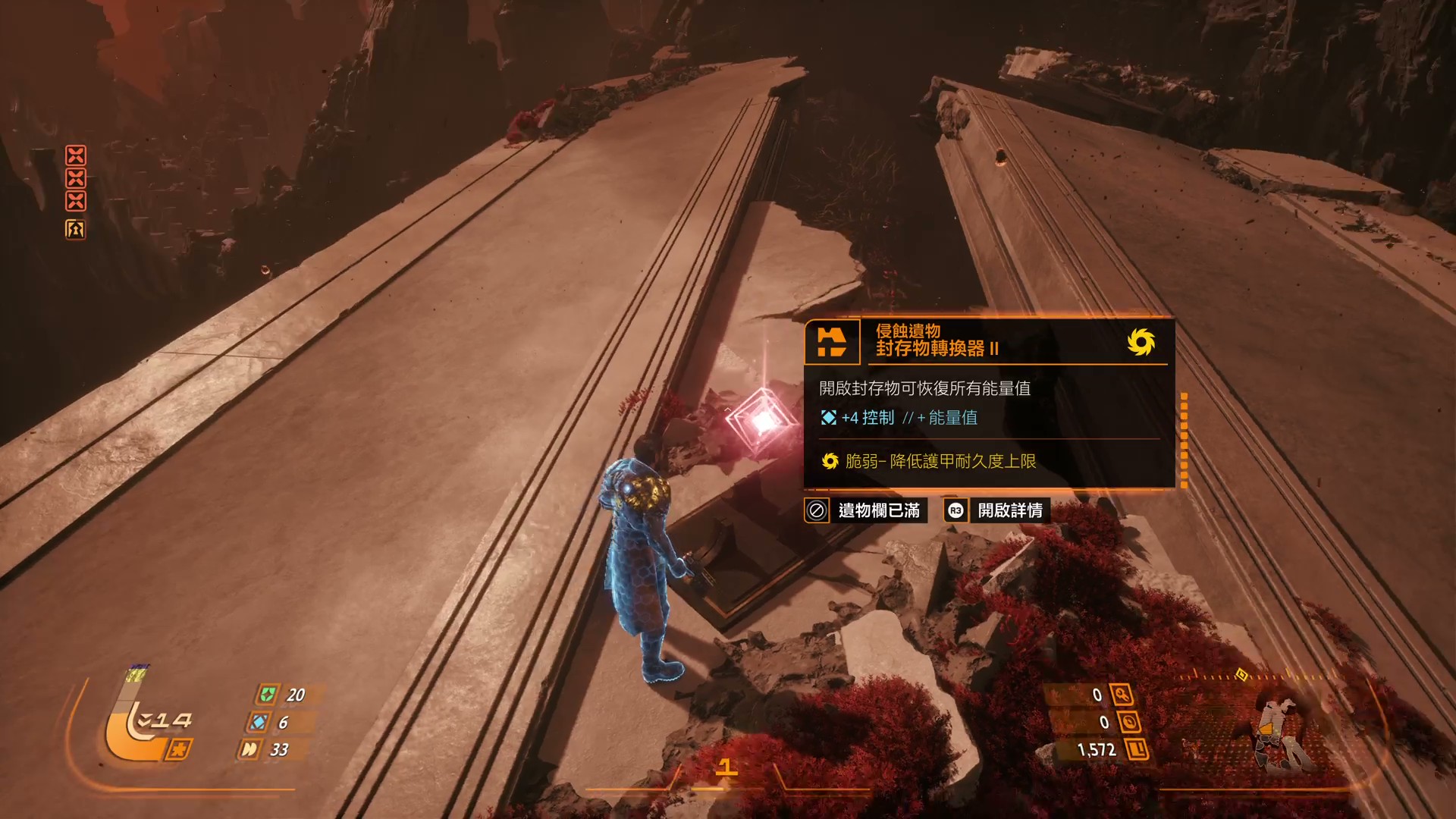Select the obolites currency icon beside 1,572
Screen dimensions: 1456x819
pyautogui.click(x=1137, y=749)
